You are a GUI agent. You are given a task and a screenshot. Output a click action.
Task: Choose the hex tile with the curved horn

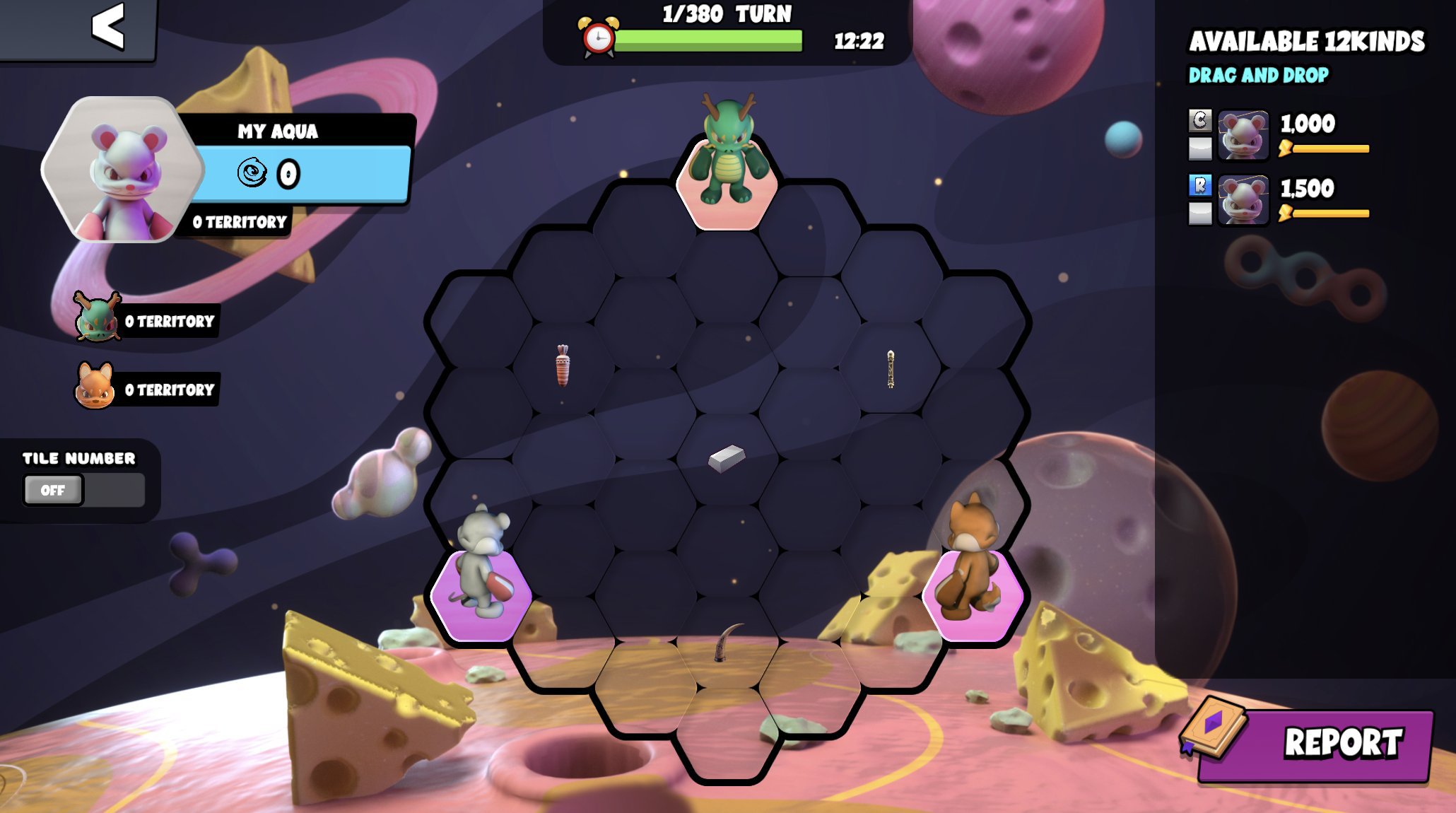727,642
